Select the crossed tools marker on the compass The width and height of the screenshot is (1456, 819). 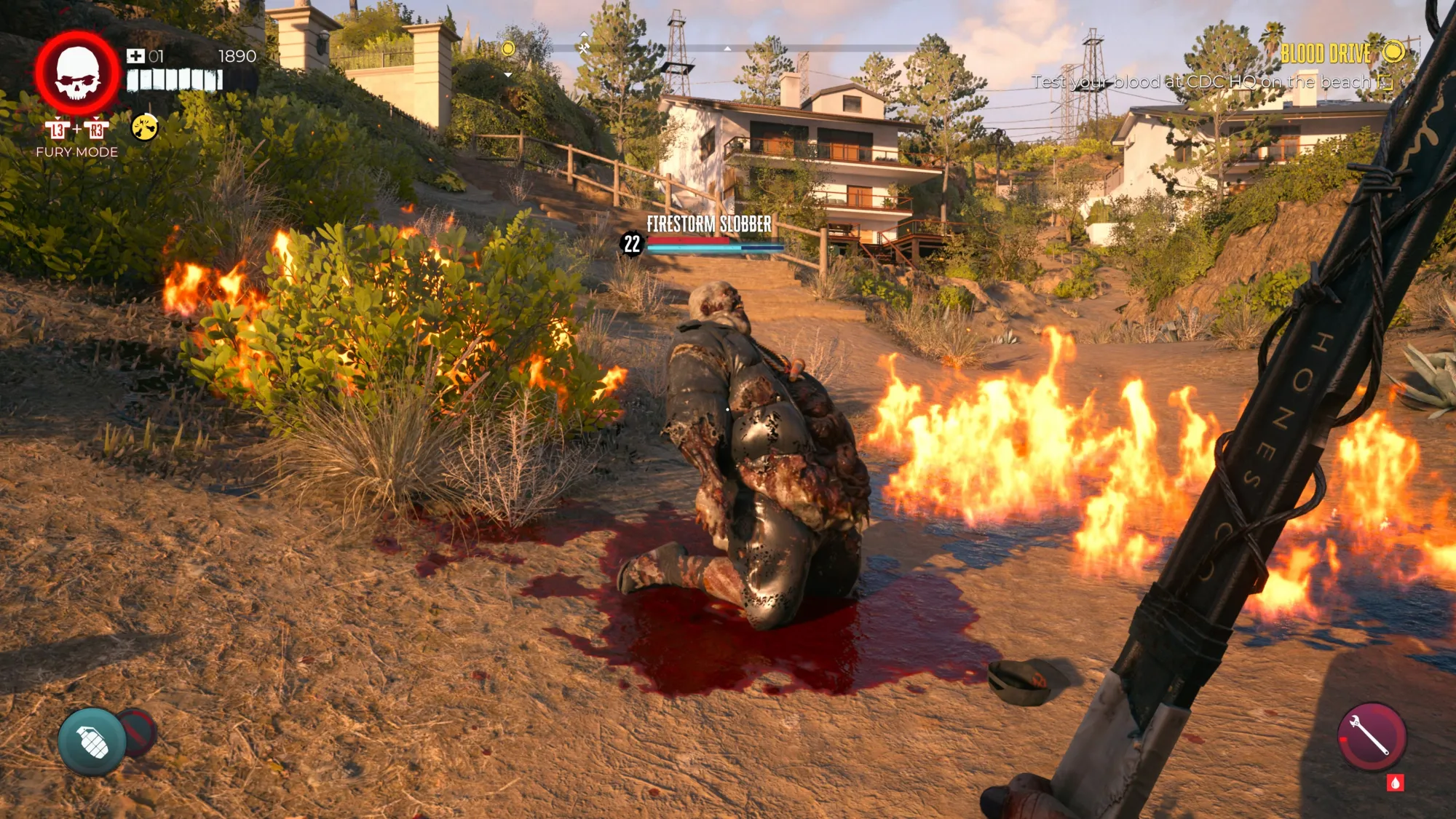(584, 48)
